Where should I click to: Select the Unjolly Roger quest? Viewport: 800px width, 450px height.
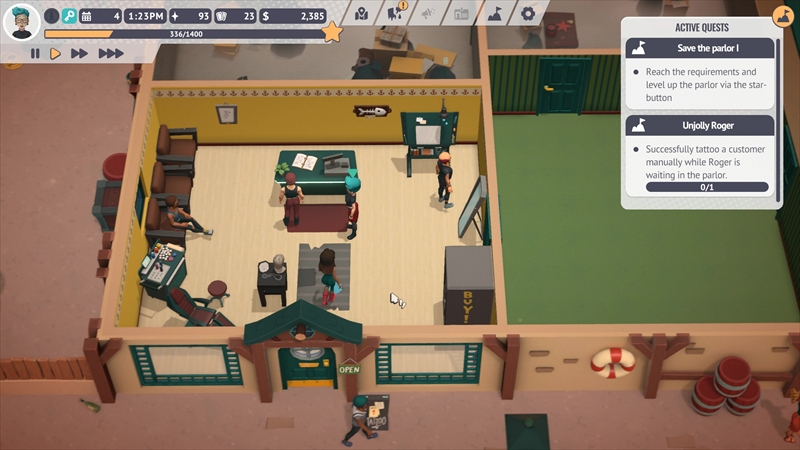(x=700, y=125)
